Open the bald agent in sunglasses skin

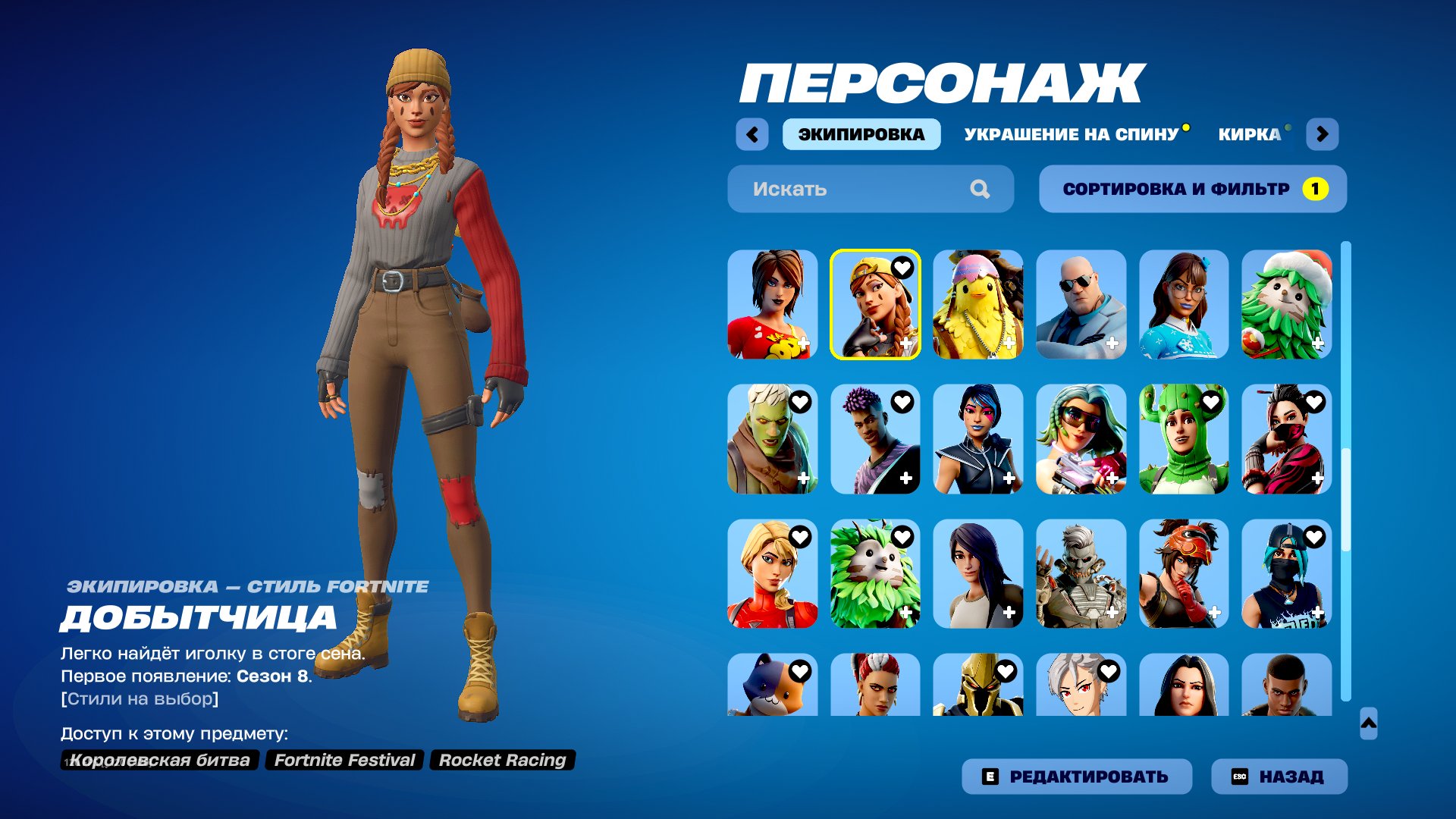1081,305
